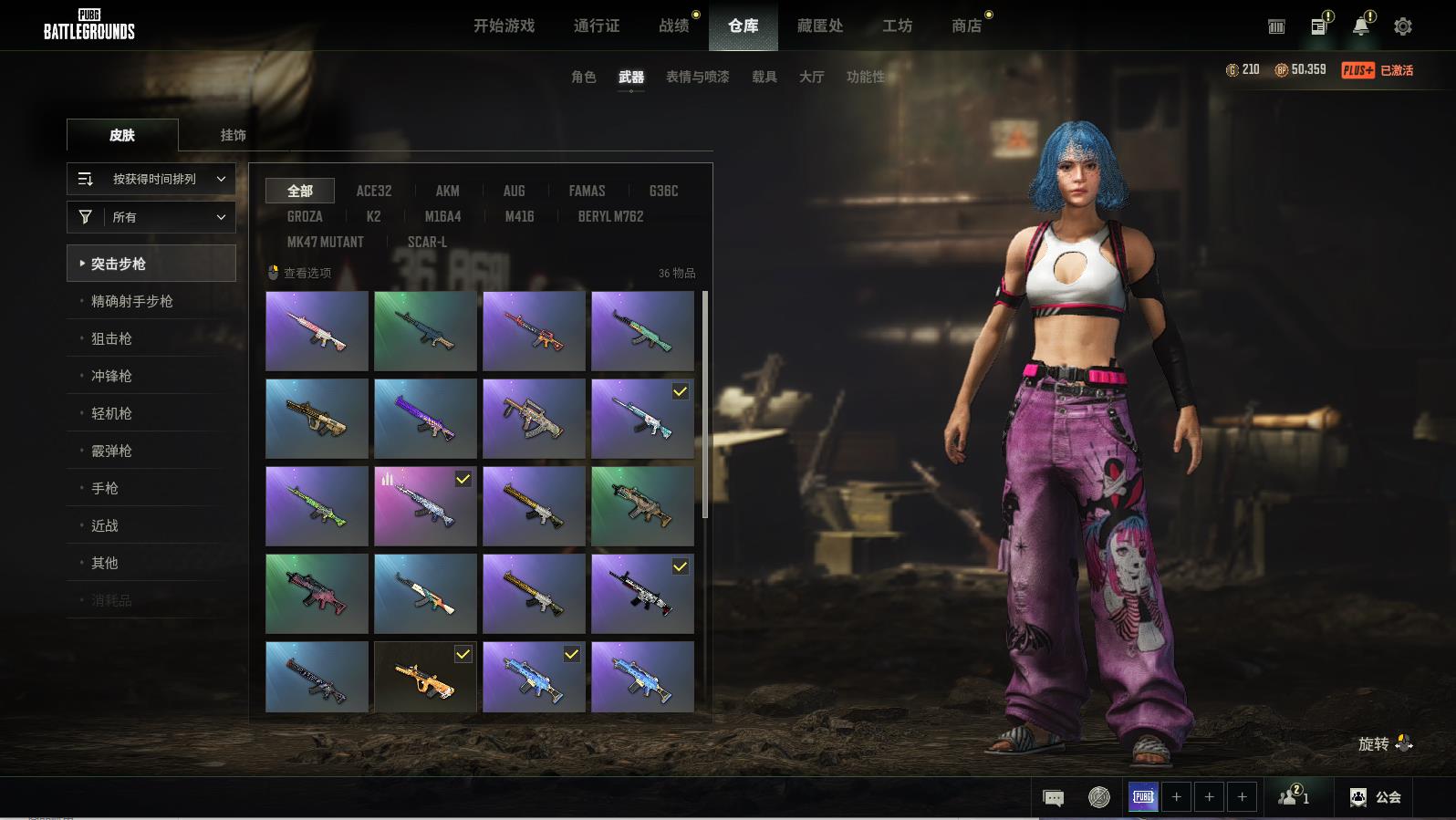
Task: Filter skins by AKM
Action: 447,191
